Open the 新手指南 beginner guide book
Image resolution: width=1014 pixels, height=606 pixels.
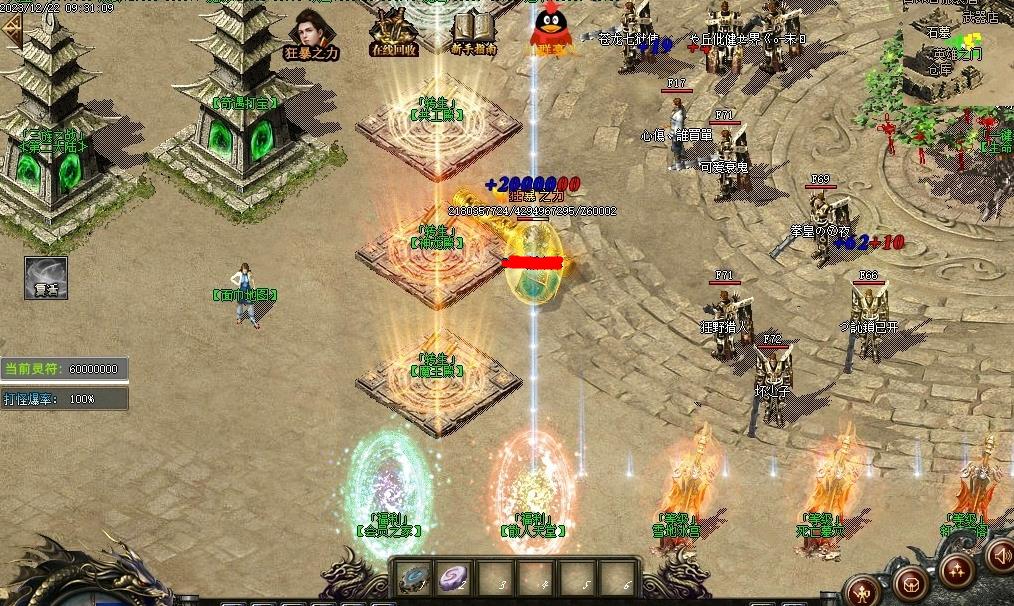tap(473, 33)
